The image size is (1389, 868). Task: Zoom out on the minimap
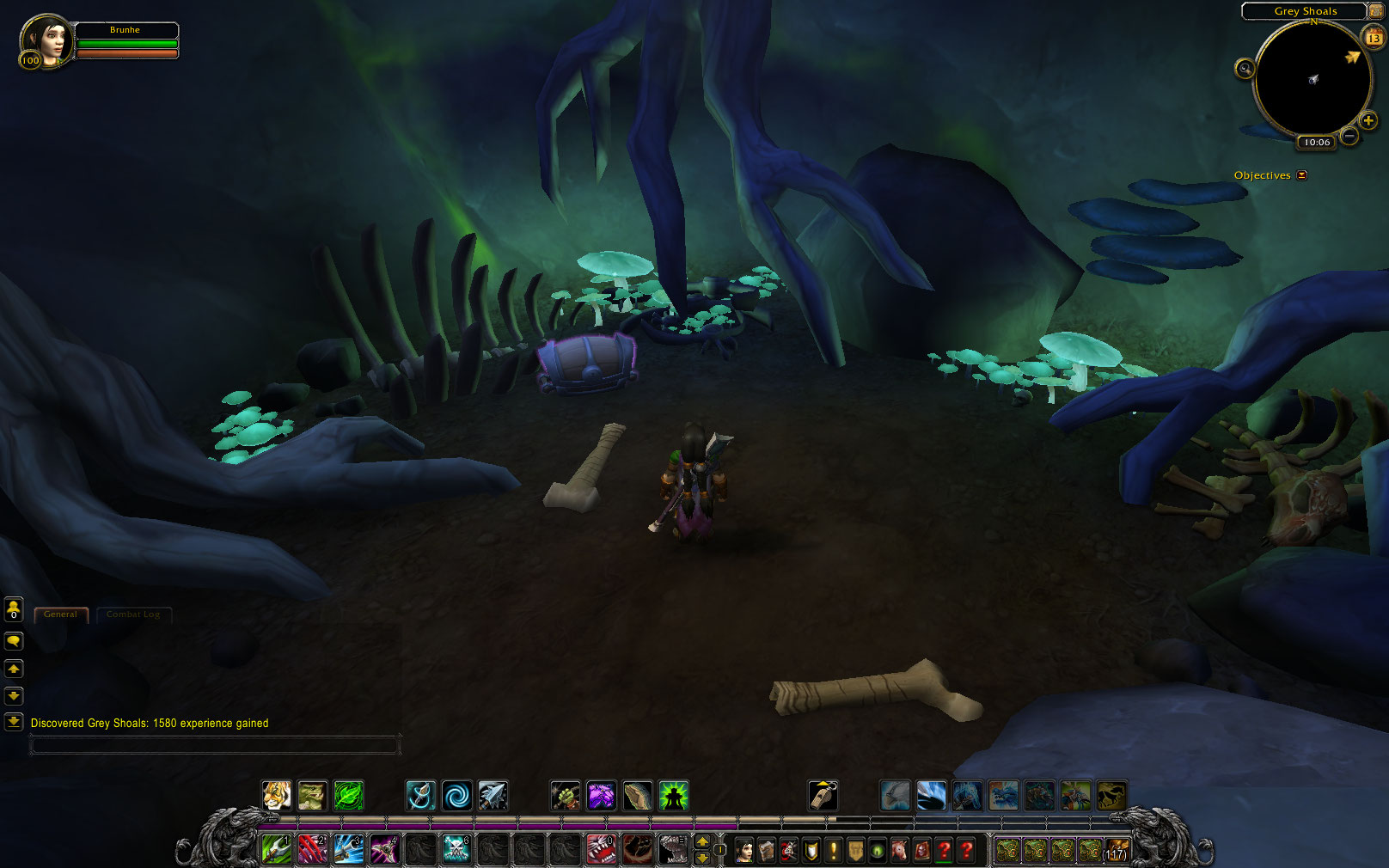(x=1349, y=136)
